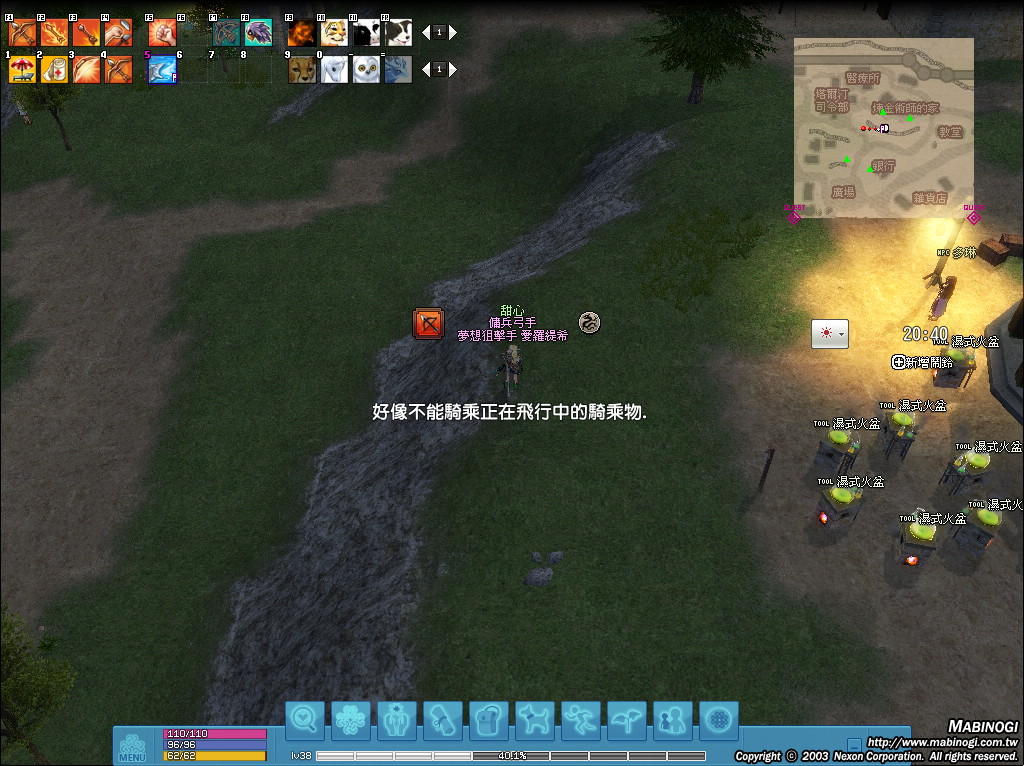Open the minimap of the town
The width and height of the screenshot is (1024, 766).
(884, 127)
